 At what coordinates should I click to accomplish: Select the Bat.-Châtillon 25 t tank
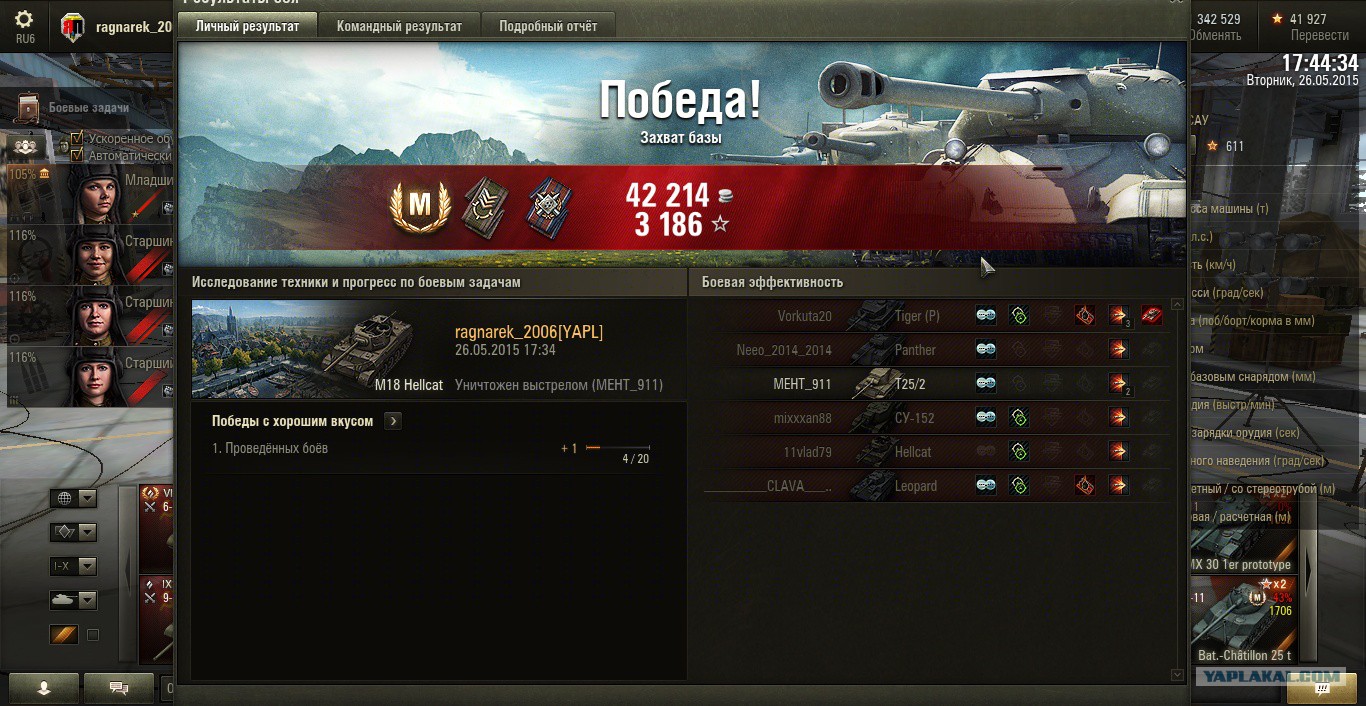pos(1244,620)
